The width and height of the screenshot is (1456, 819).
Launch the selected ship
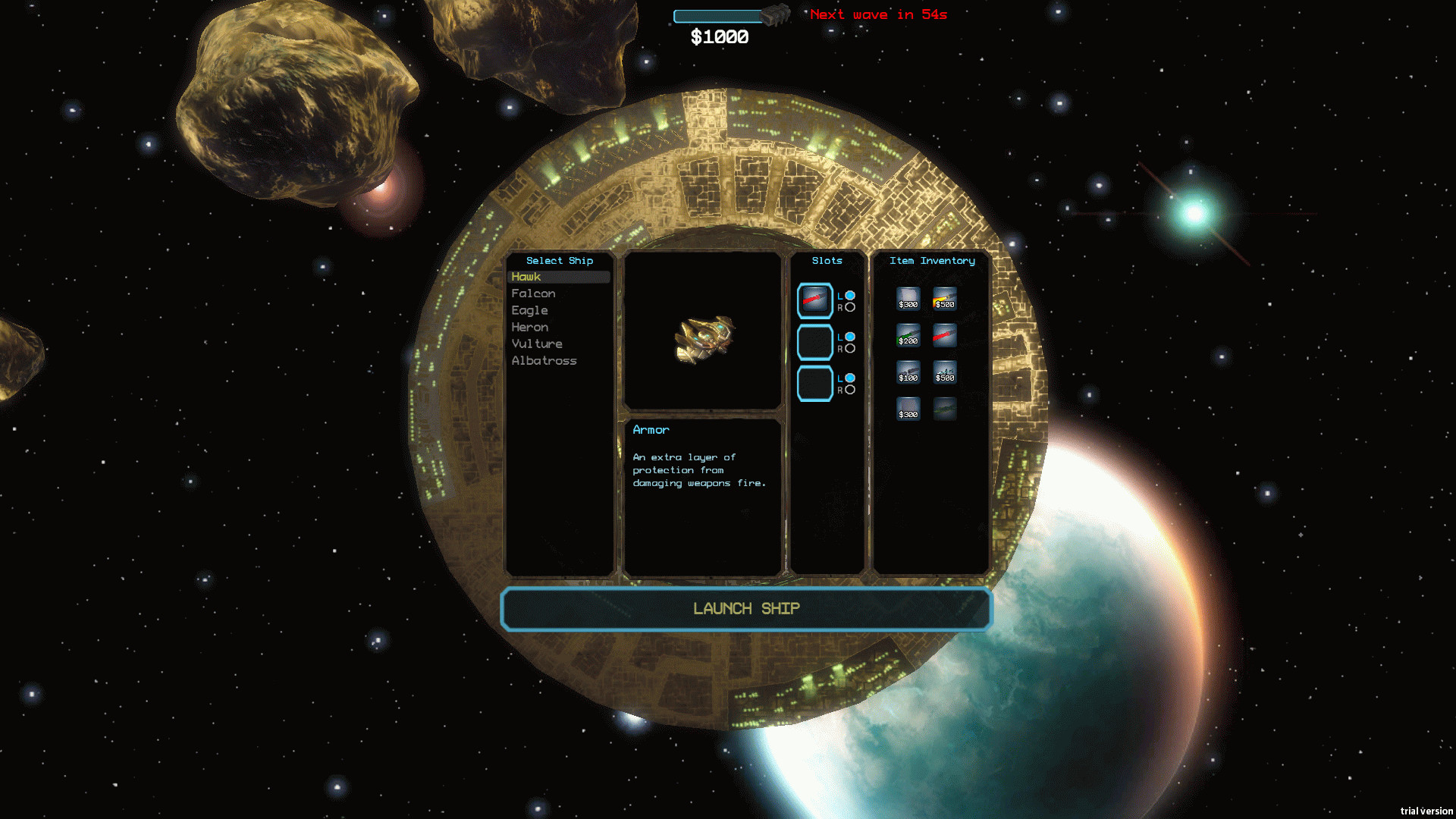[746, 608]
